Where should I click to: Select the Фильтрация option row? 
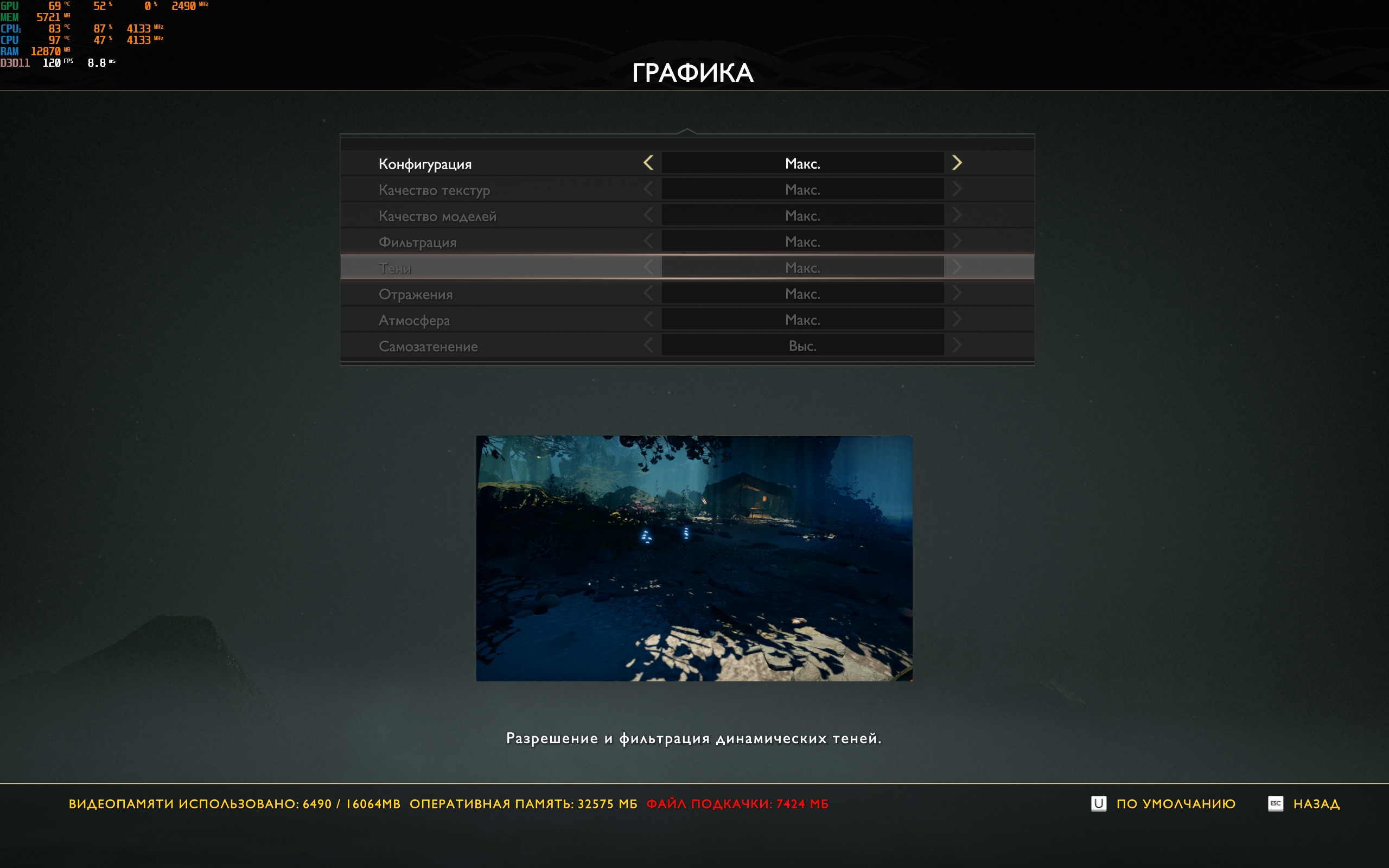pos(417,242)
